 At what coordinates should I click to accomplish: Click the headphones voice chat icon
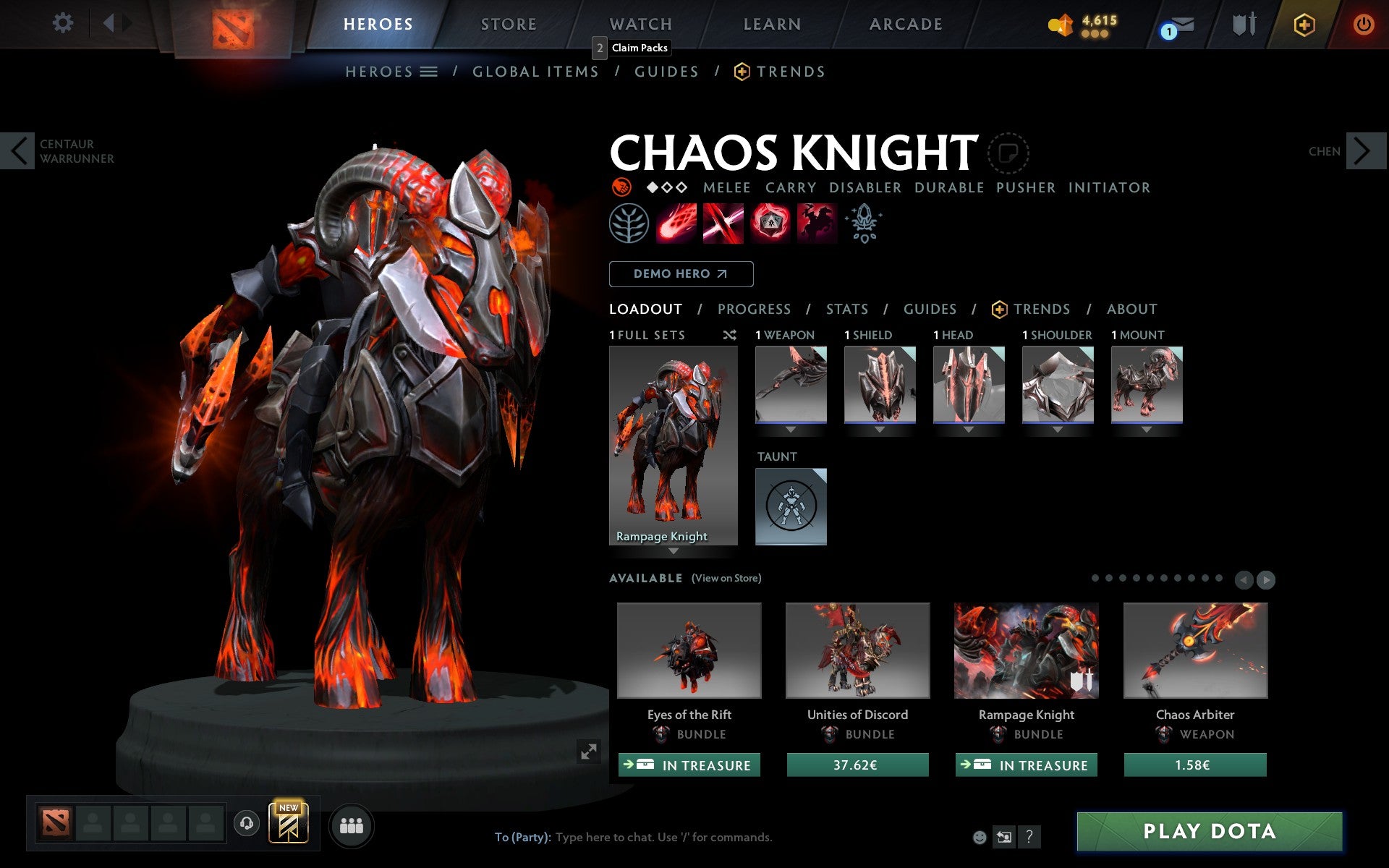point(247,825)
